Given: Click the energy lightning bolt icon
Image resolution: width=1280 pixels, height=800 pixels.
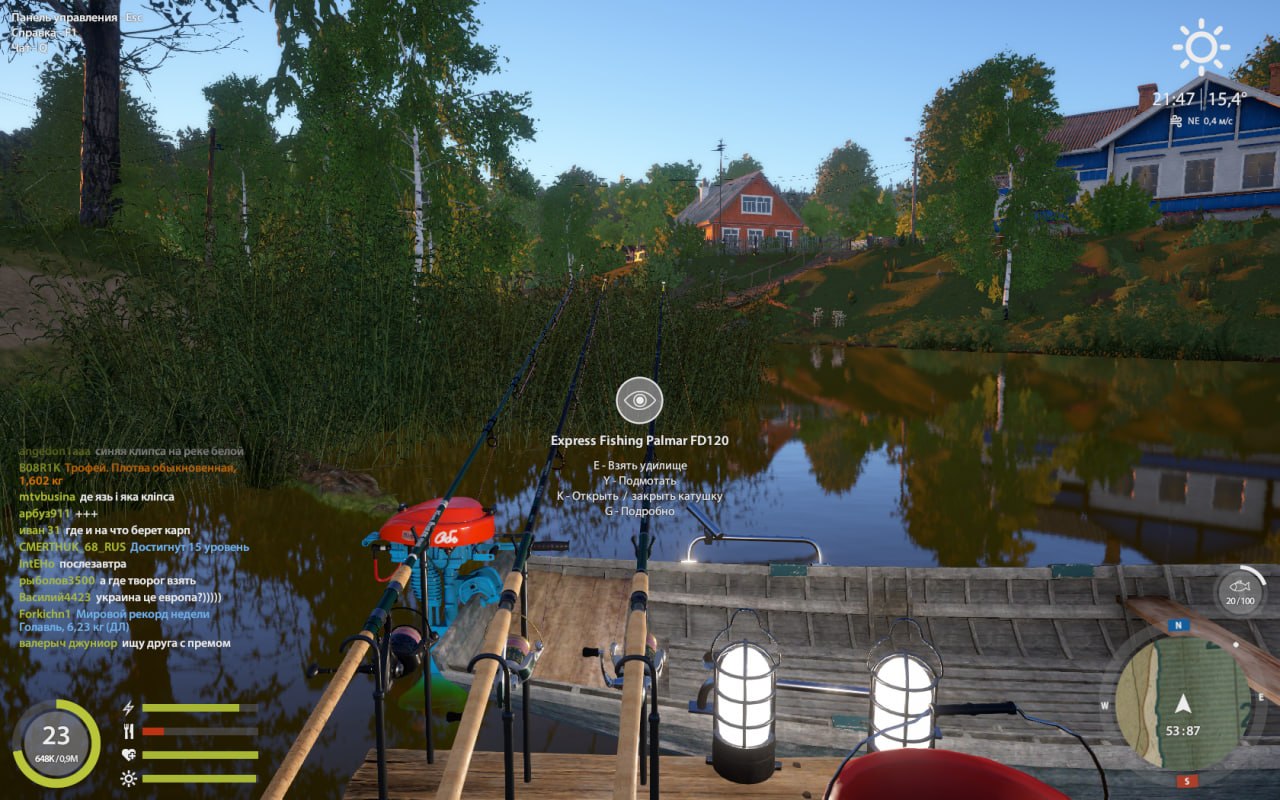Looking at the screenshot, I should 127,708.
